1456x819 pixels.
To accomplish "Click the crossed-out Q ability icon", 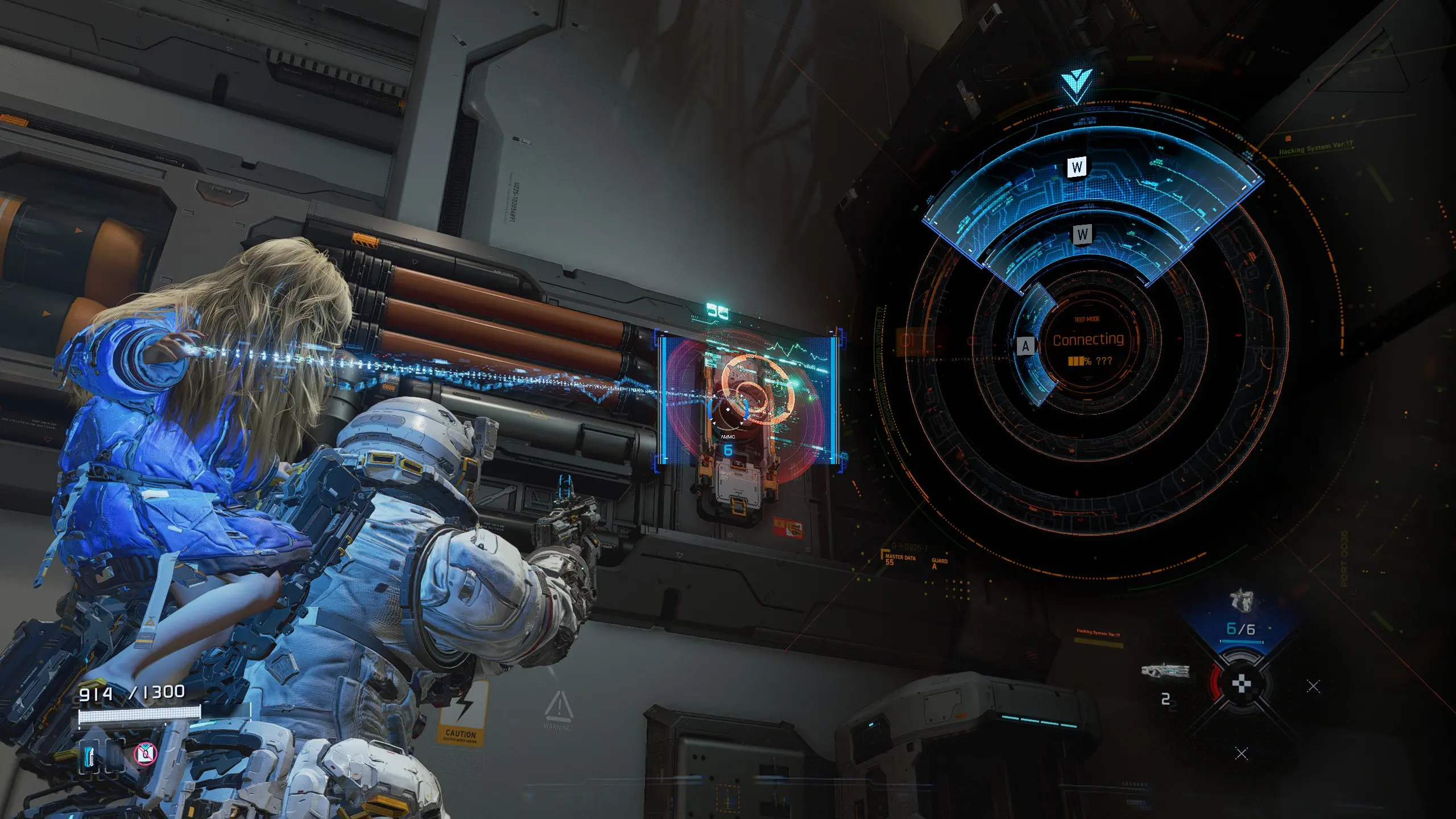I will pos(146,754).
